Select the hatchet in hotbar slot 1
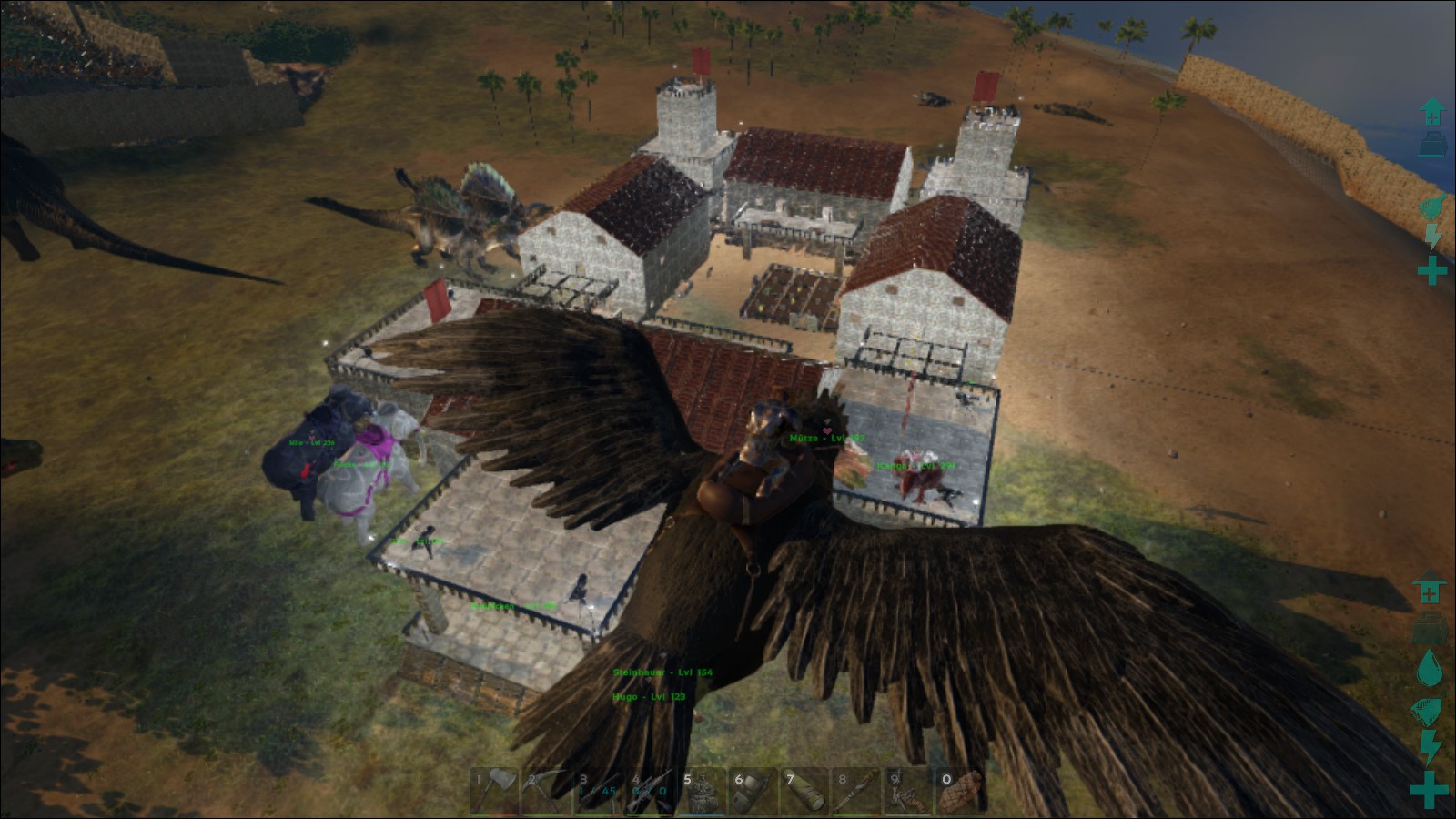The image size is (1456, 819). click(496, 790)
